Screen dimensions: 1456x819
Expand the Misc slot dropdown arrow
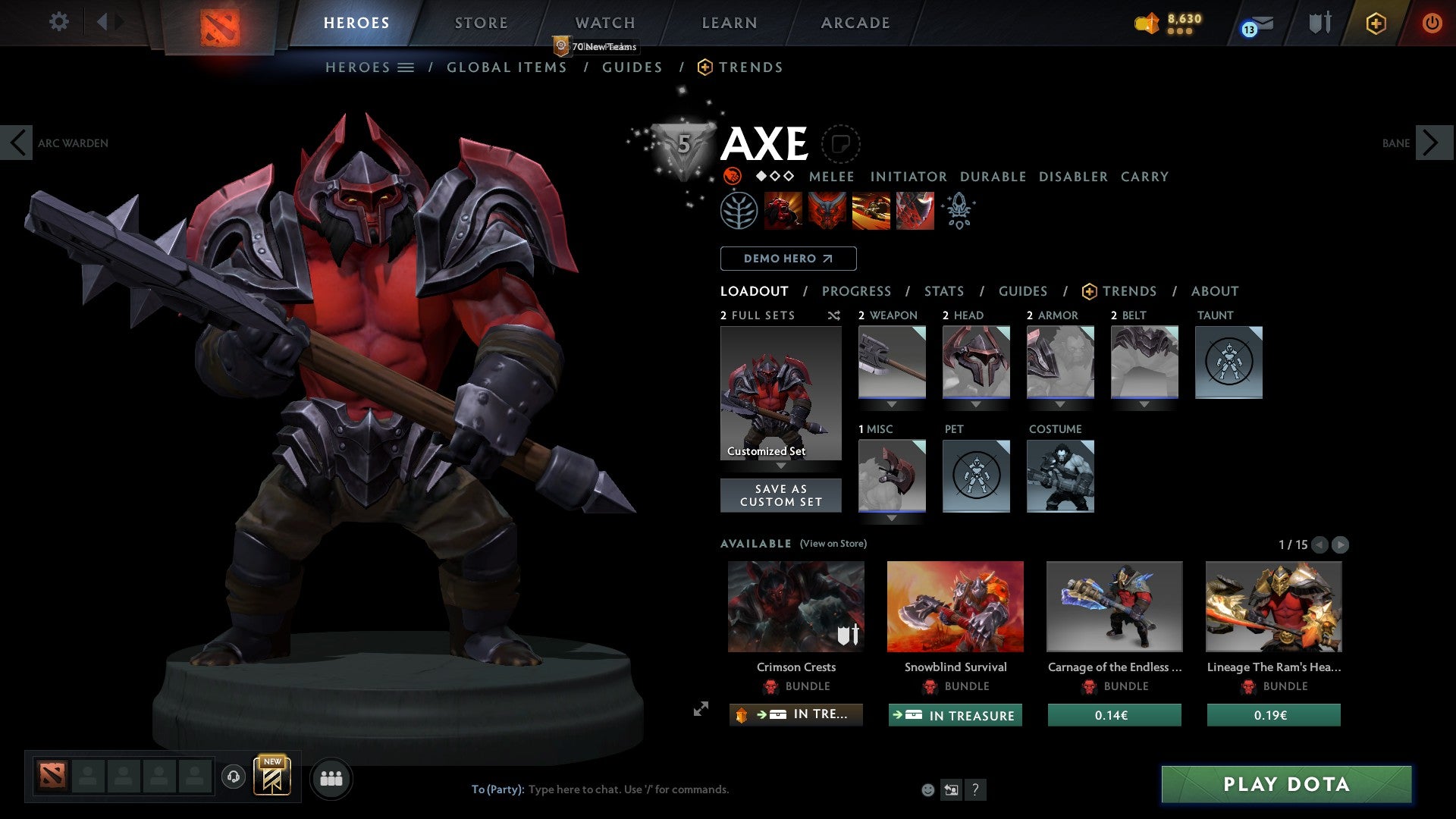pos(892,516)
